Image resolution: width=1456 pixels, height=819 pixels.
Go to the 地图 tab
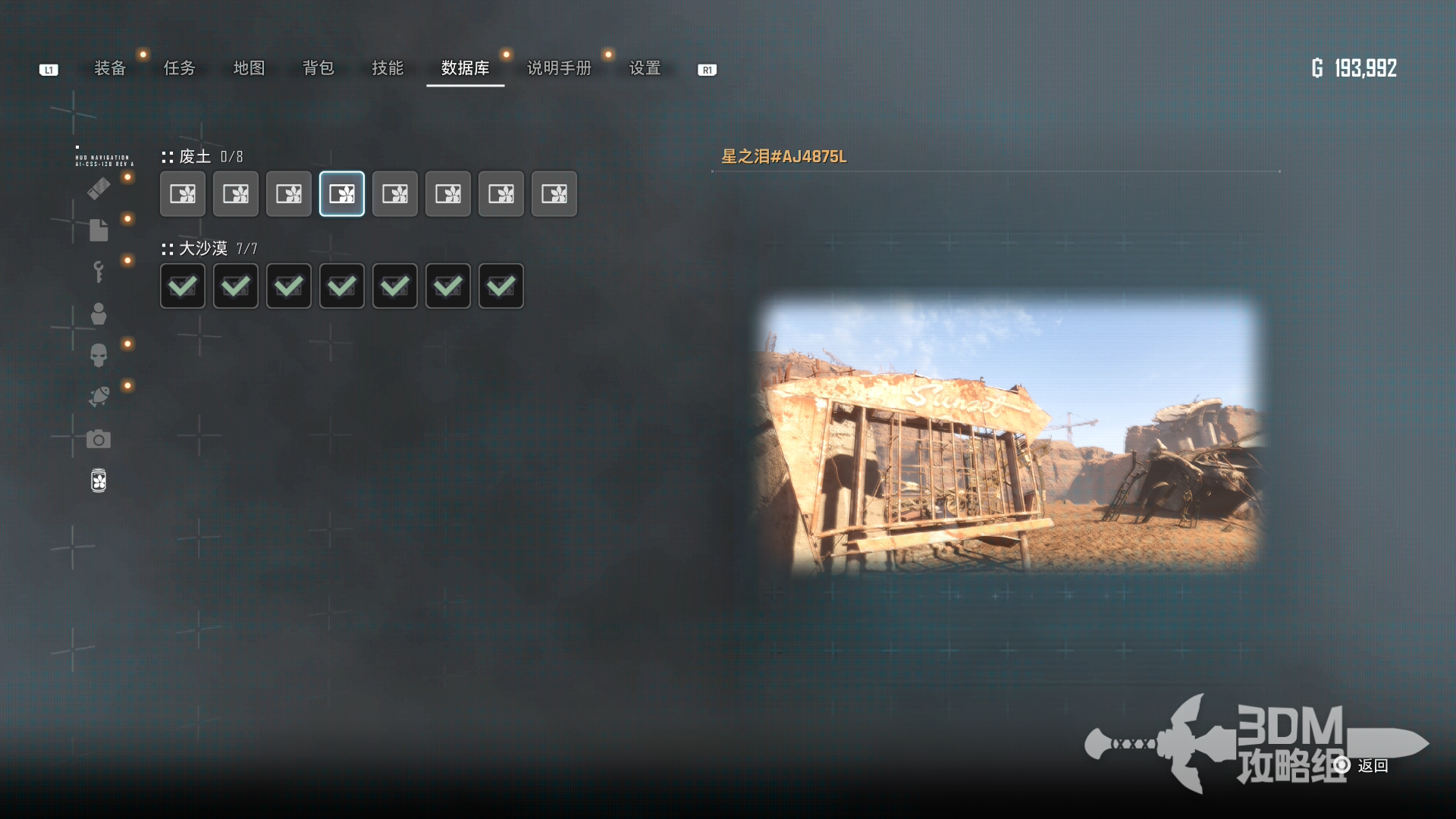tap(249, 68)
